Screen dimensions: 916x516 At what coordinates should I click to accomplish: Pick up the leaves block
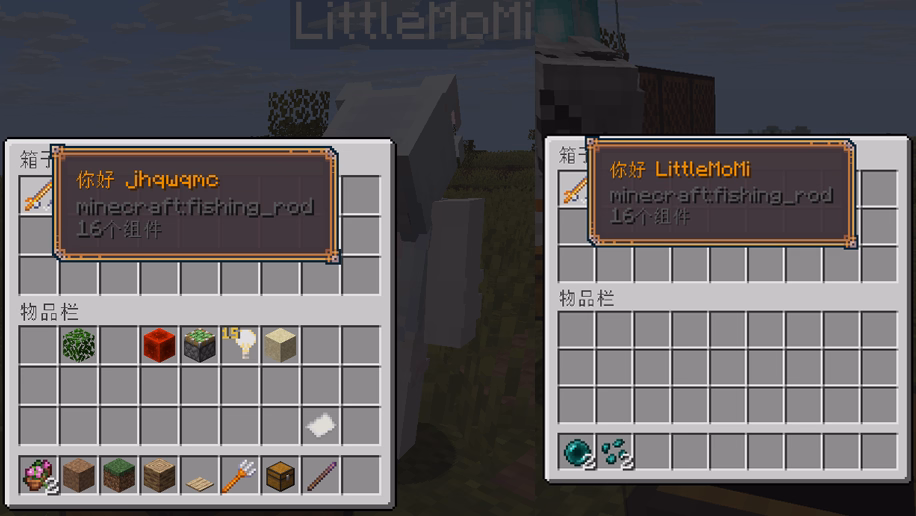click(78, 345)
